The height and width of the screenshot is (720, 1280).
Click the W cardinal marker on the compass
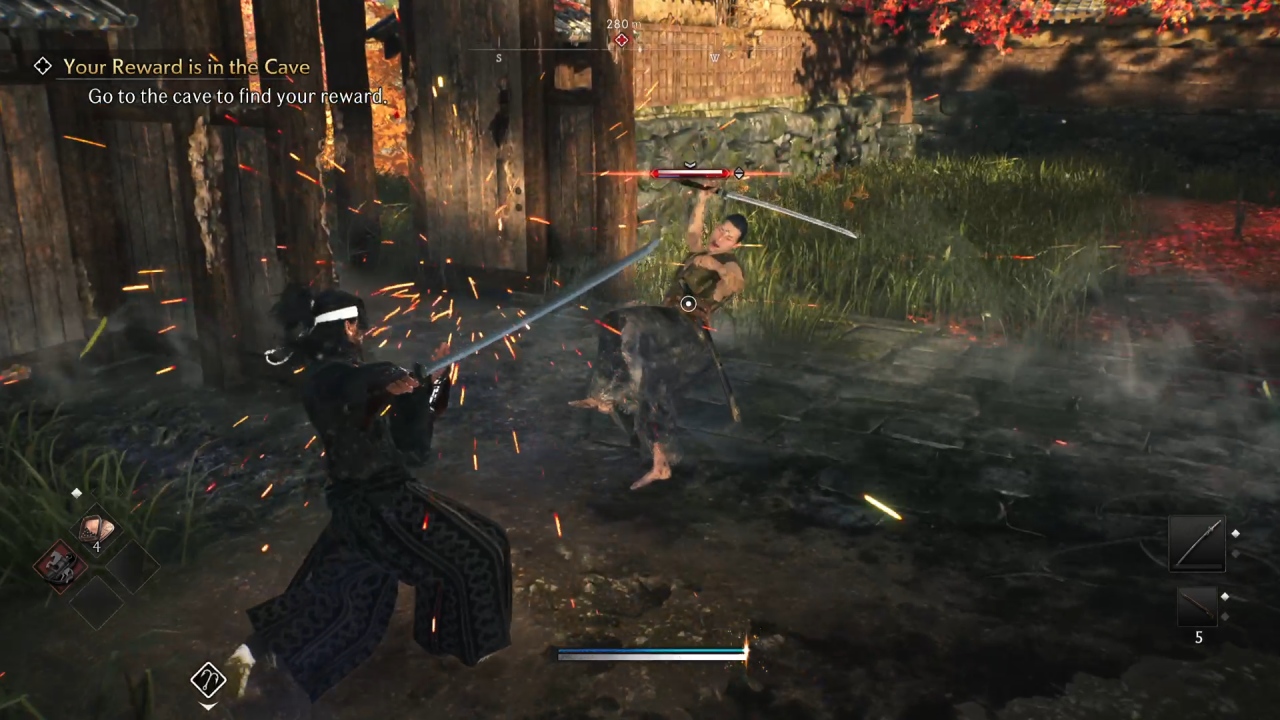click(714, 57)
